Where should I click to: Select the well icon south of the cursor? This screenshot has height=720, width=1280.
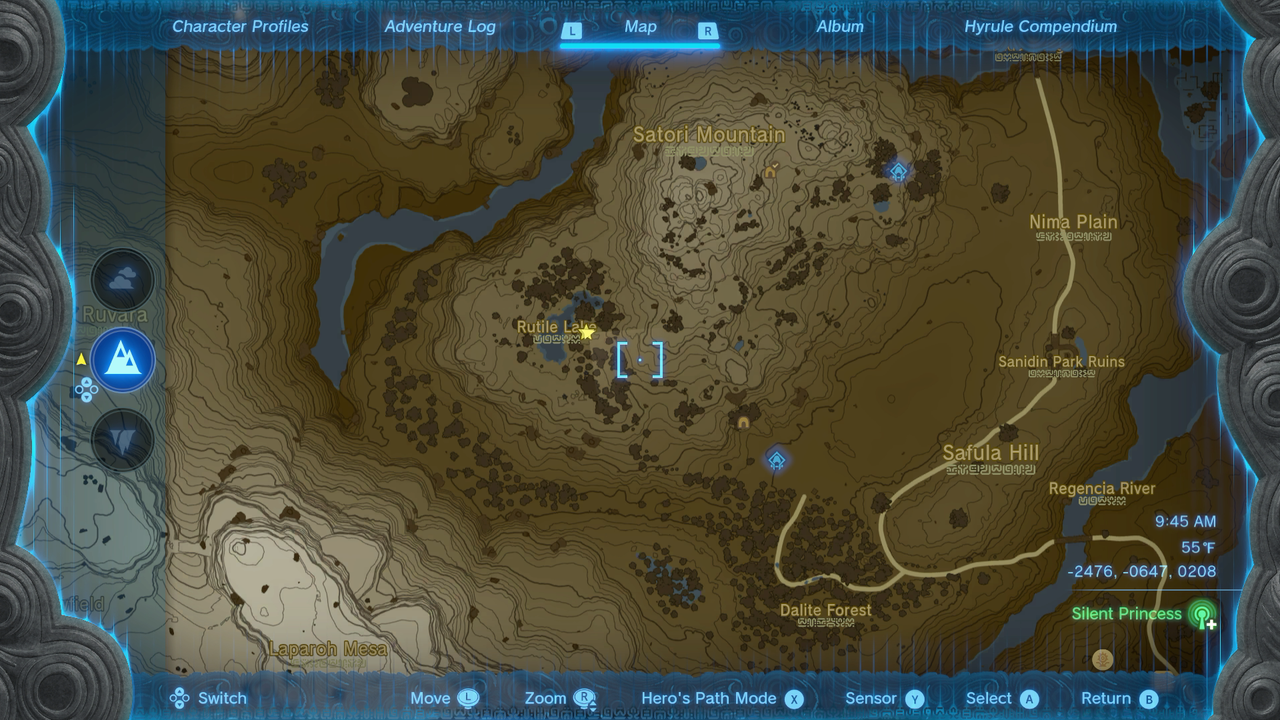pos(744,423)
